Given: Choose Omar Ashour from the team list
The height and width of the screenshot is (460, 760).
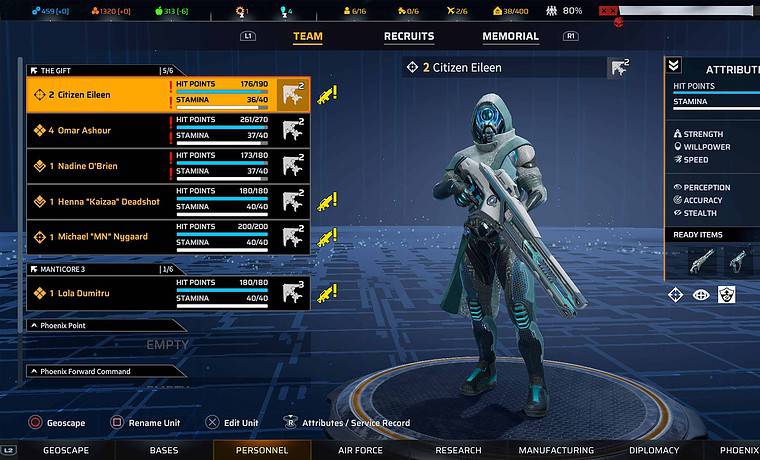Looking at the screenshot, I should 100,130.
